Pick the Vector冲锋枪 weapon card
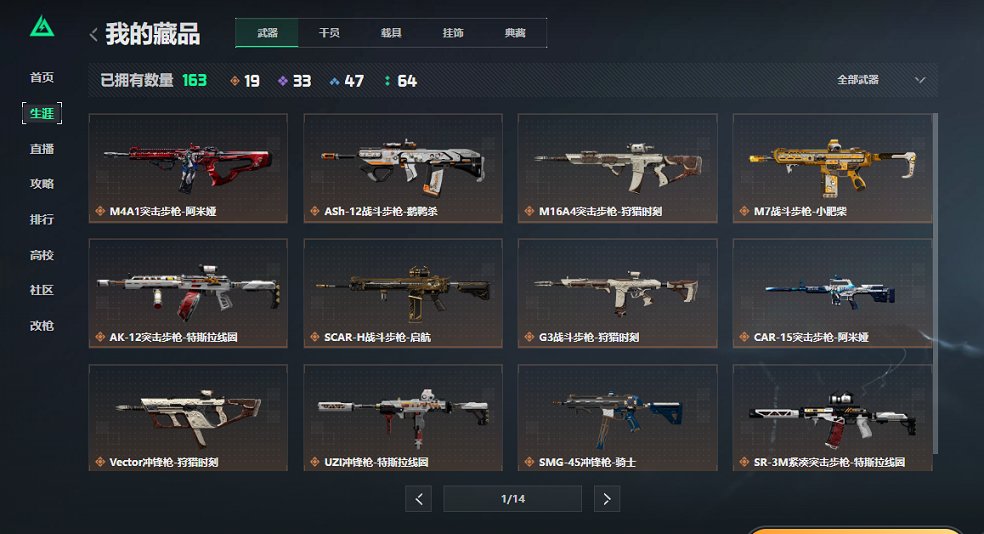 (188, 417)
